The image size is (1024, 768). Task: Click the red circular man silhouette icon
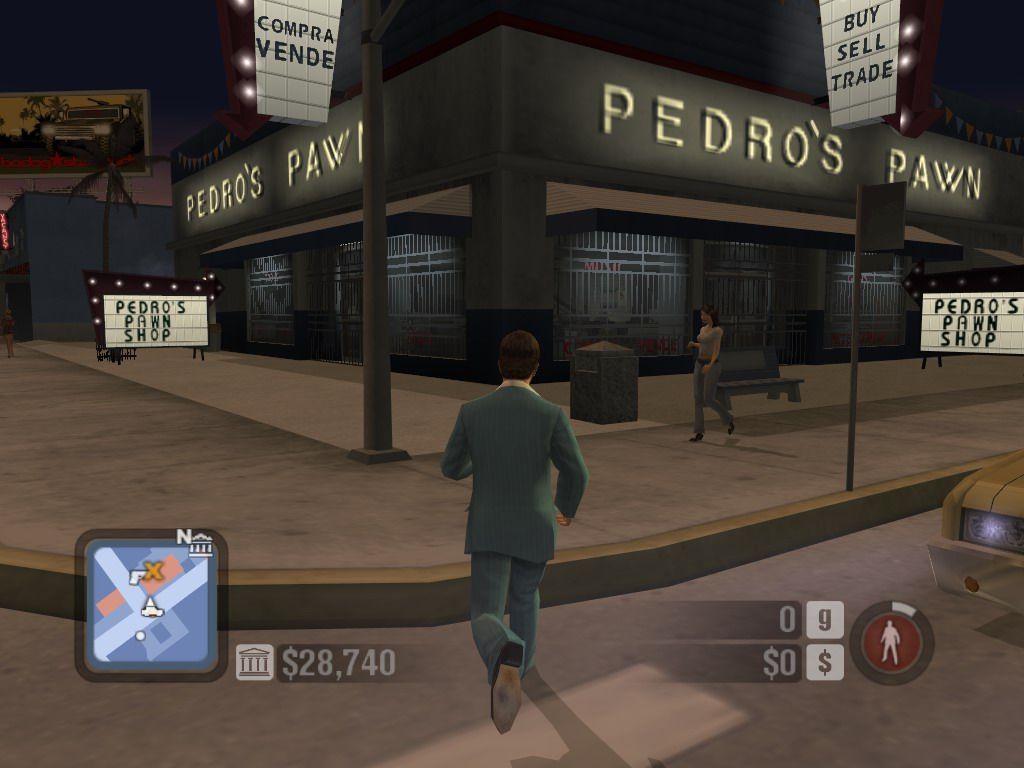point(892,643)
